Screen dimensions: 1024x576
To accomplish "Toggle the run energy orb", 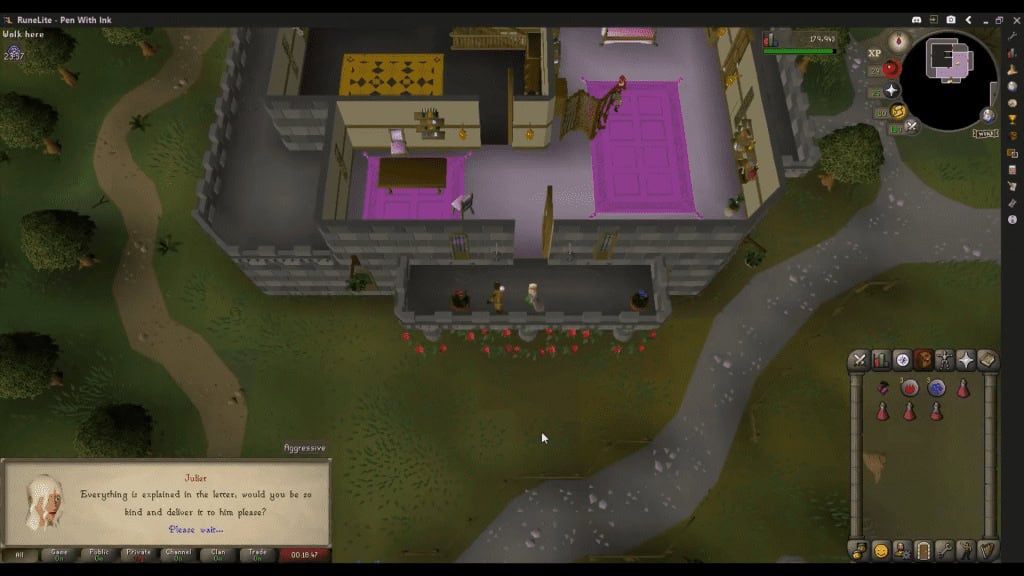I will 898,111.
